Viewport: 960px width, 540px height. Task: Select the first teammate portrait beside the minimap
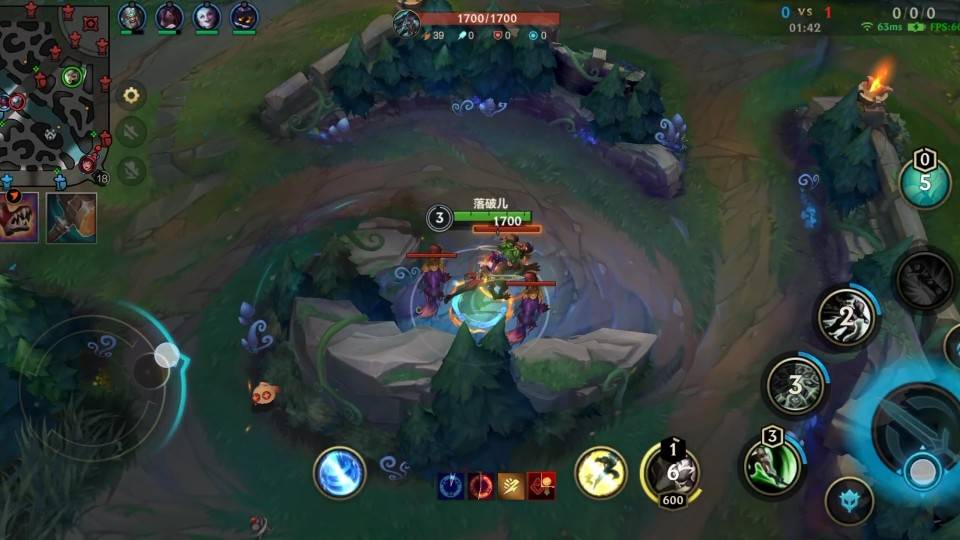click(x=131, y=16)
